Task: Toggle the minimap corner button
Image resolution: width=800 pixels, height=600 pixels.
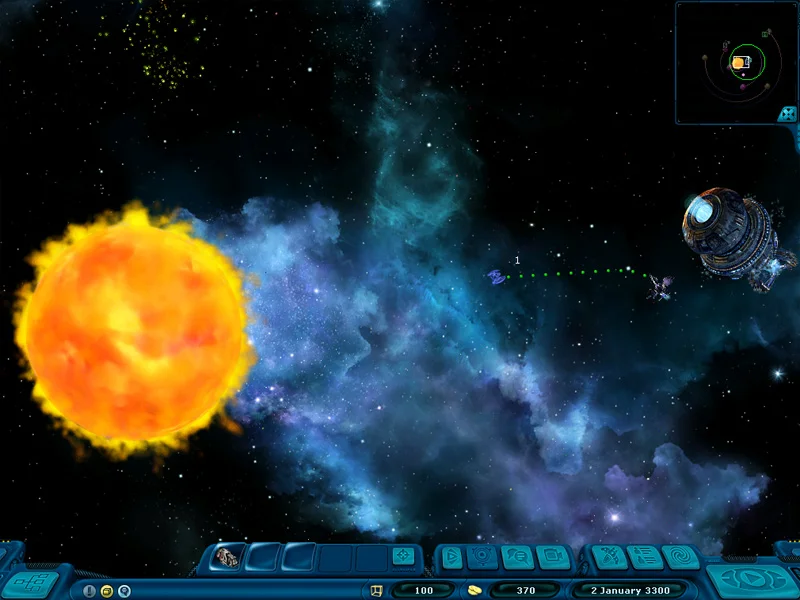Action: 788,114
